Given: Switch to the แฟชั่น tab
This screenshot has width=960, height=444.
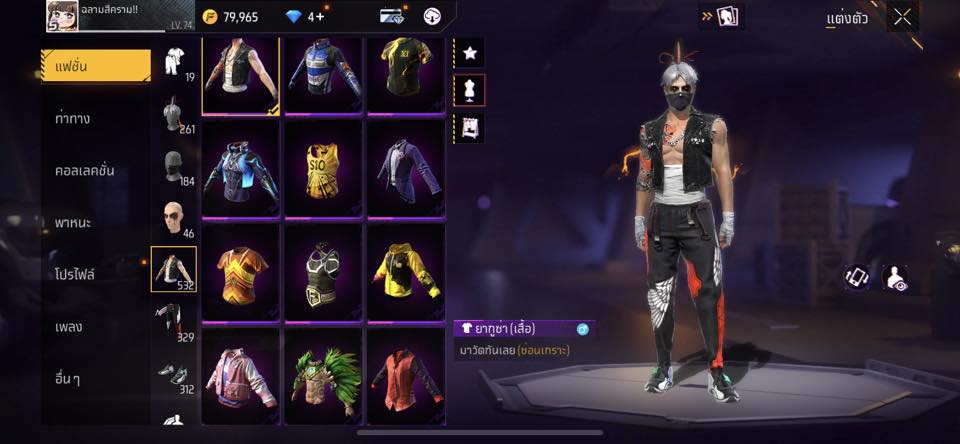Looking at the screenshot, I should pyautogui.click(x=95, y=66).
